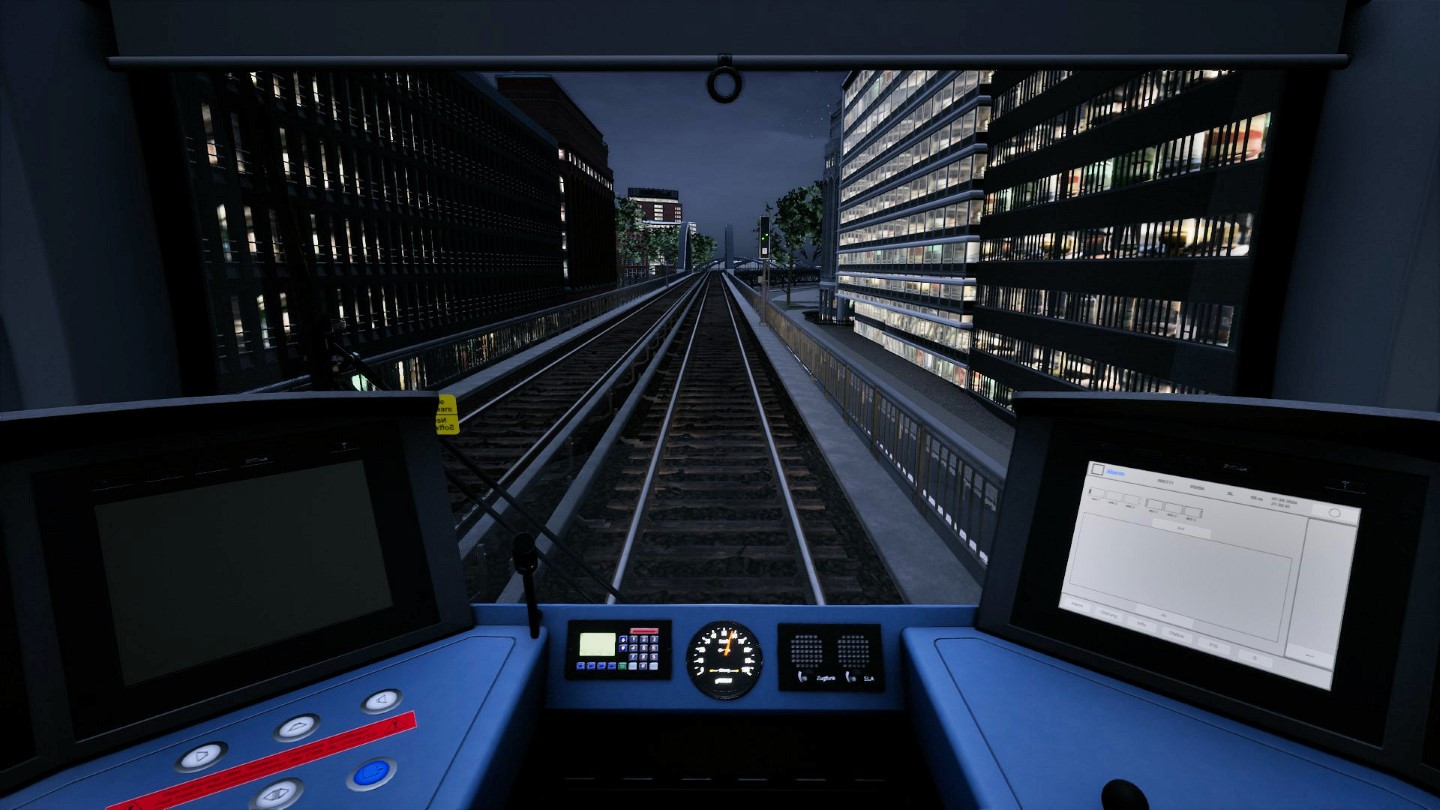Push the blue round console button
1440x810 pixels.
tap(371, 772)
